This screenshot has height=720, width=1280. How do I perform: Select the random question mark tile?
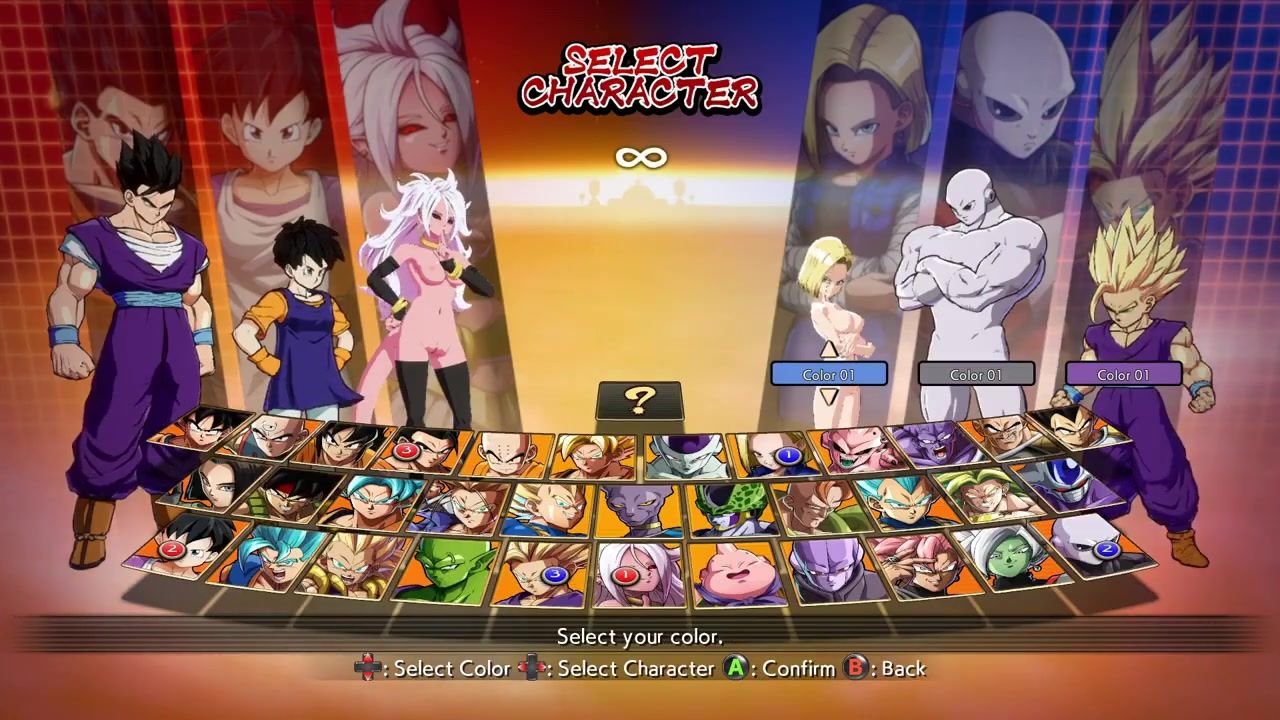[639, 401]
